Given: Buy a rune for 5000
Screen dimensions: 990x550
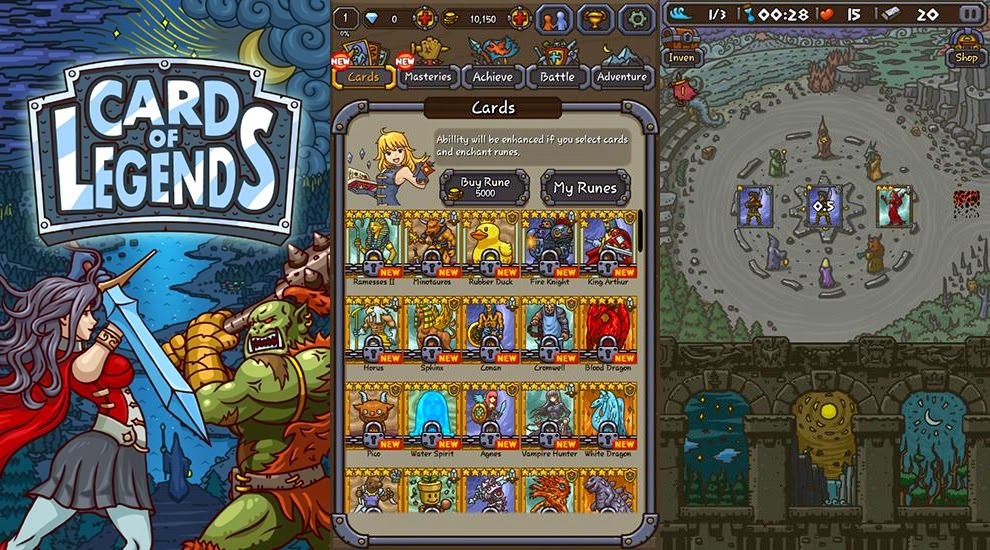Looking at the screenshot, I should tap(485, 187).
